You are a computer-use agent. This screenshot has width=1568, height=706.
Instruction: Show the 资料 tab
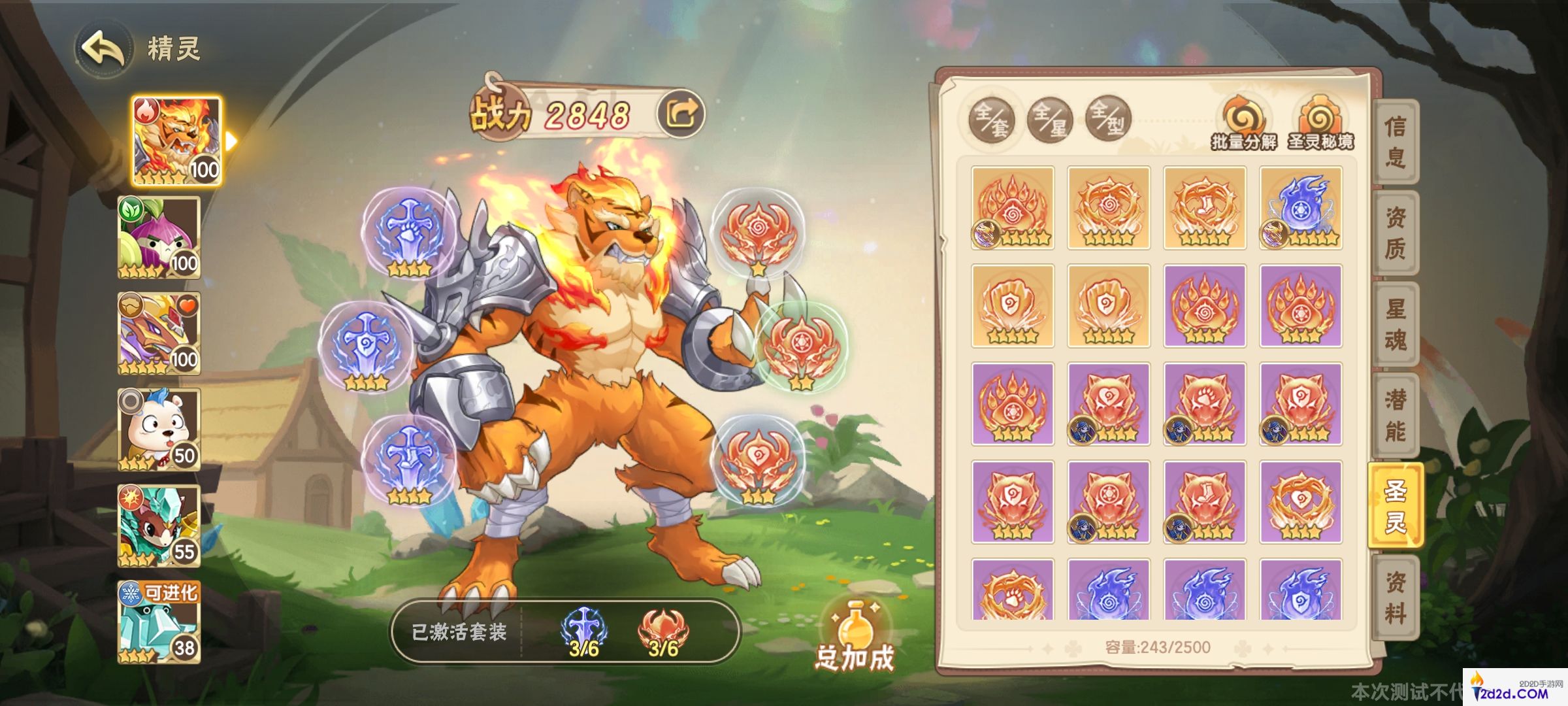(x=1395, y=597)
